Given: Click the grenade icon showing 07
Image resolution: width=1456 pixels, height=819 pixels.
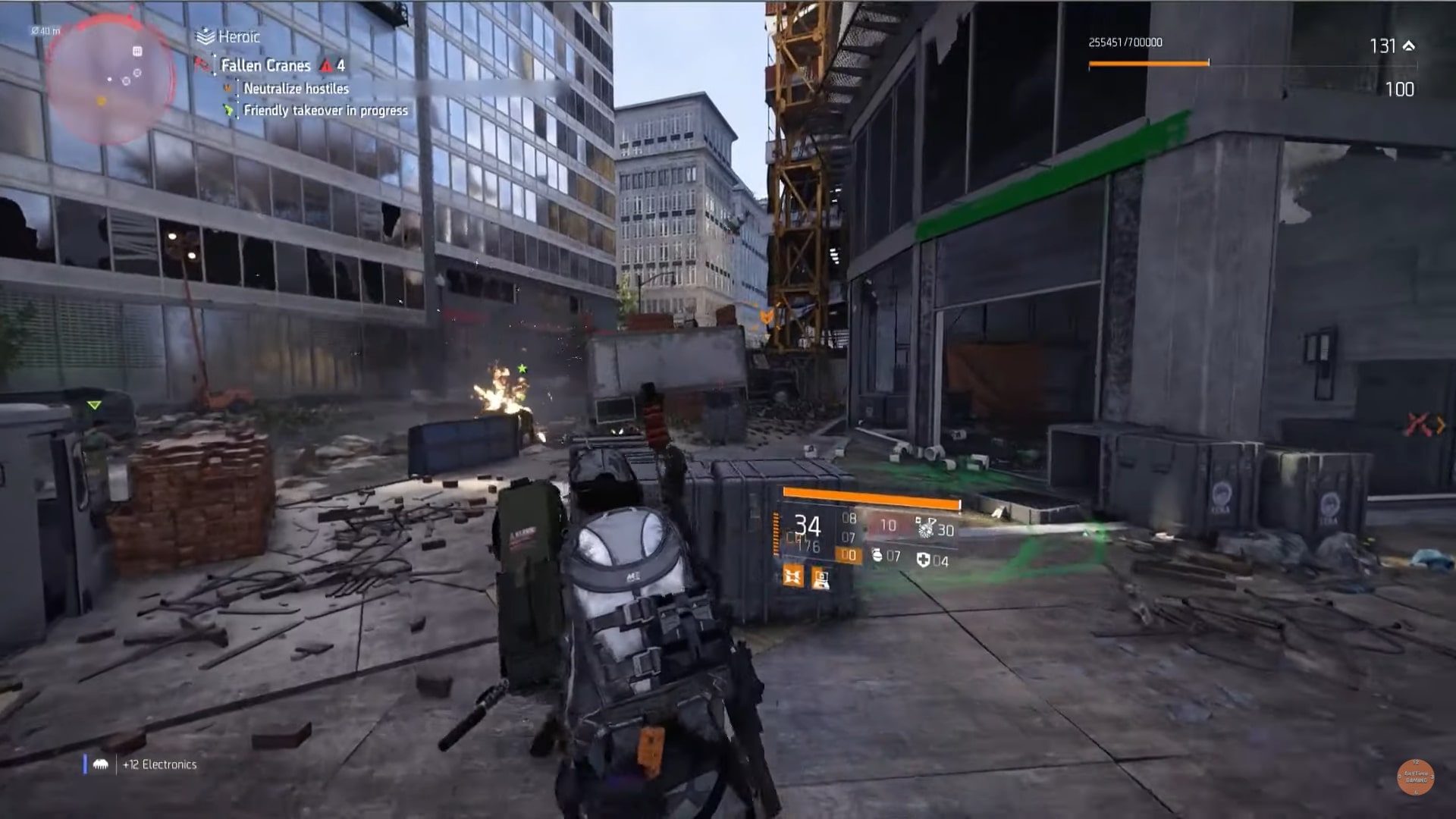Looking at the screenshot, I should click(878, 556).
